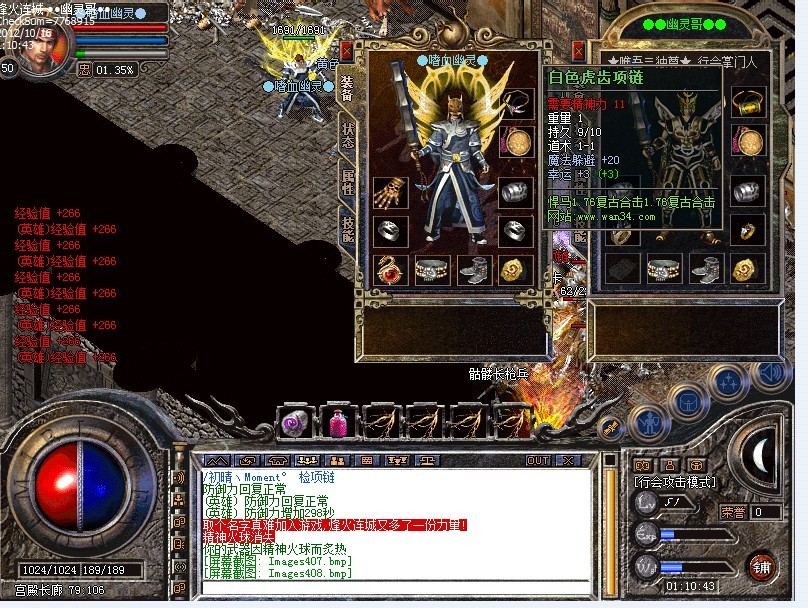Activate the purple orb hotbar item

296,422
